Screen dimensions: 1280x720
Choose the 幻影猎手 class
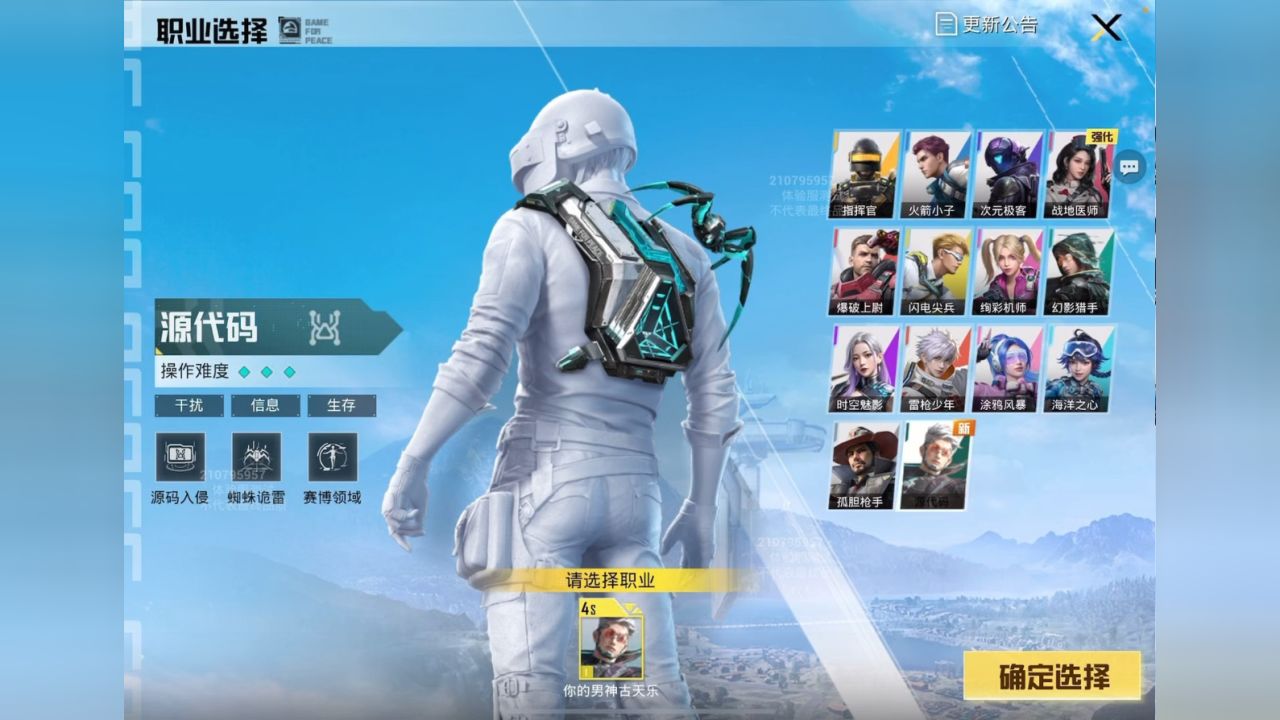tap(1078, 271)
